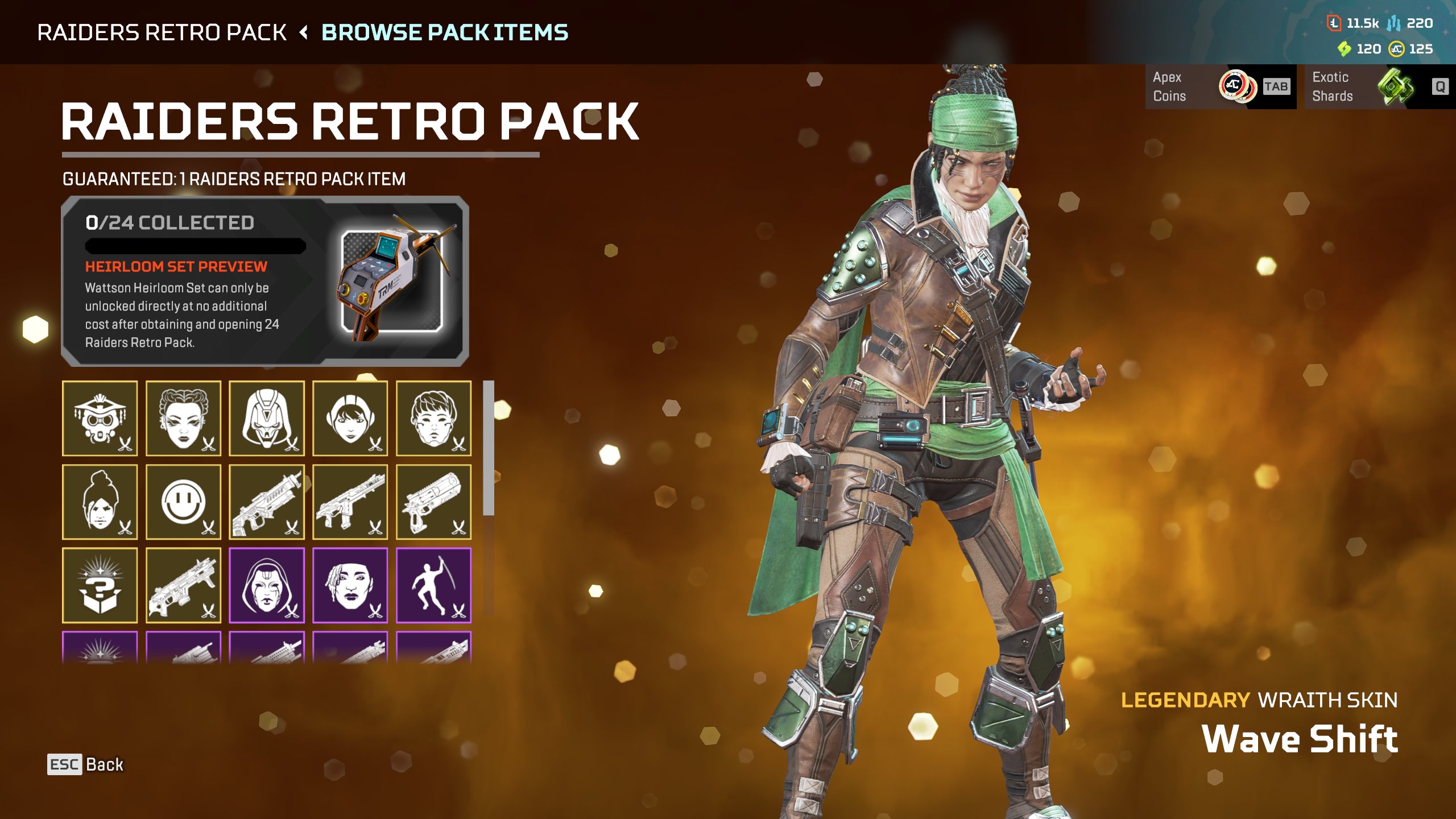Choose the Revenant legendary skin tile
The width and height of the screenshot is (1456, 819).
267,419
